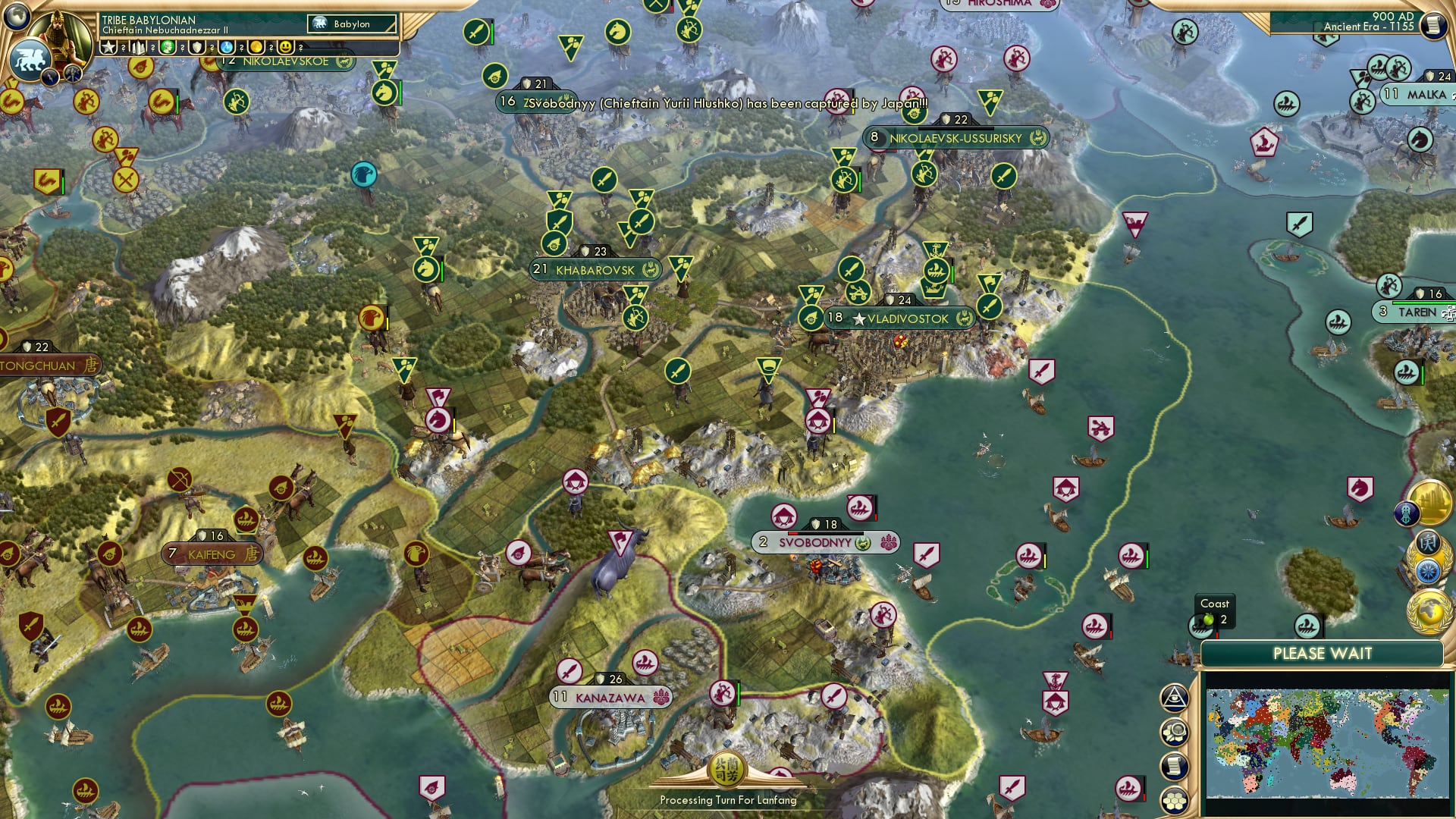Click the lightning bolt icon under the leader portrait
The image size is (1456, 819).
(x=49, y=76)
